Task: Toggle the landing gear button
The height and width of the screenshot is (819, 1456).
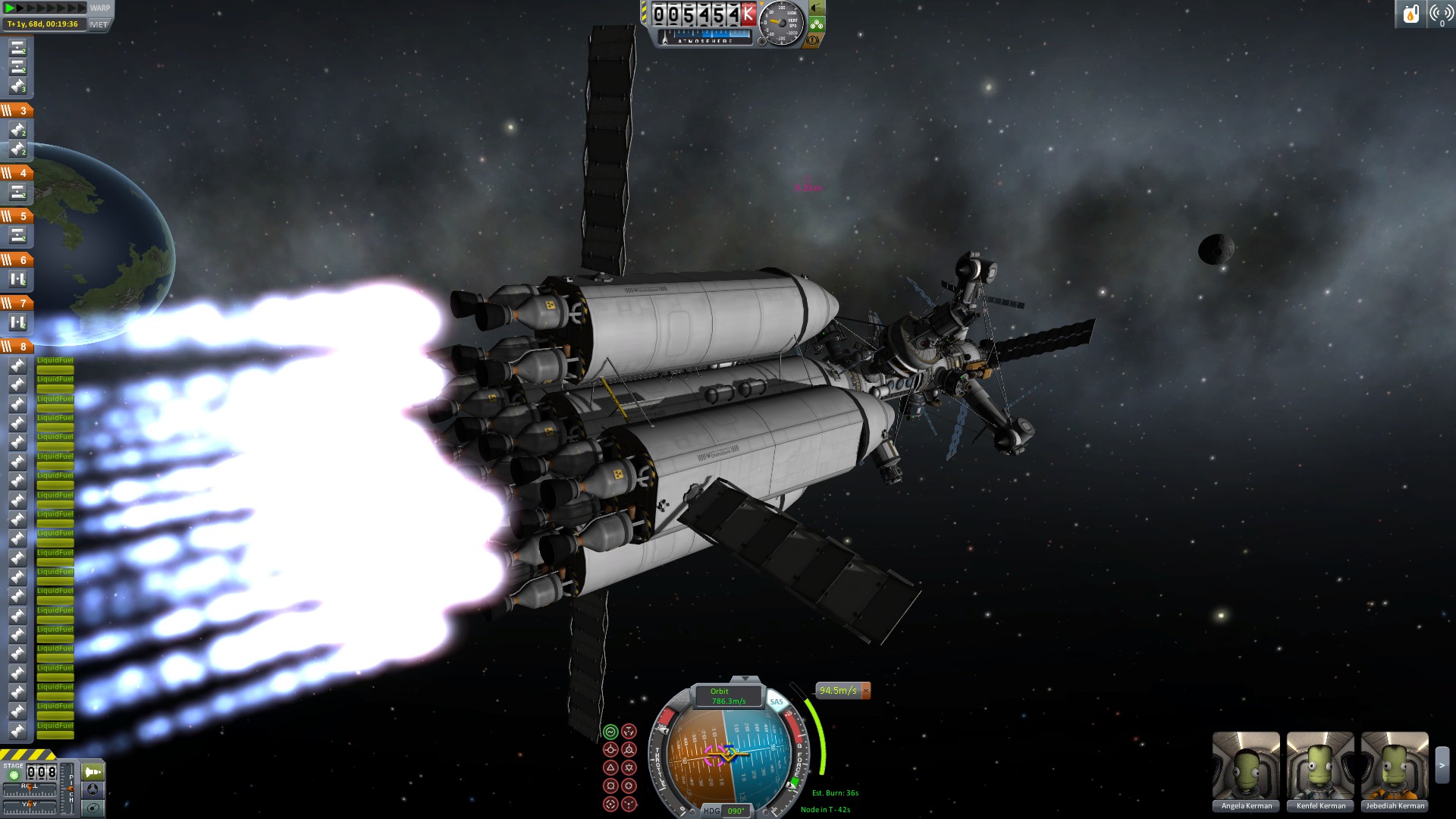Action: pyautogui.click(x=817, y=24)
